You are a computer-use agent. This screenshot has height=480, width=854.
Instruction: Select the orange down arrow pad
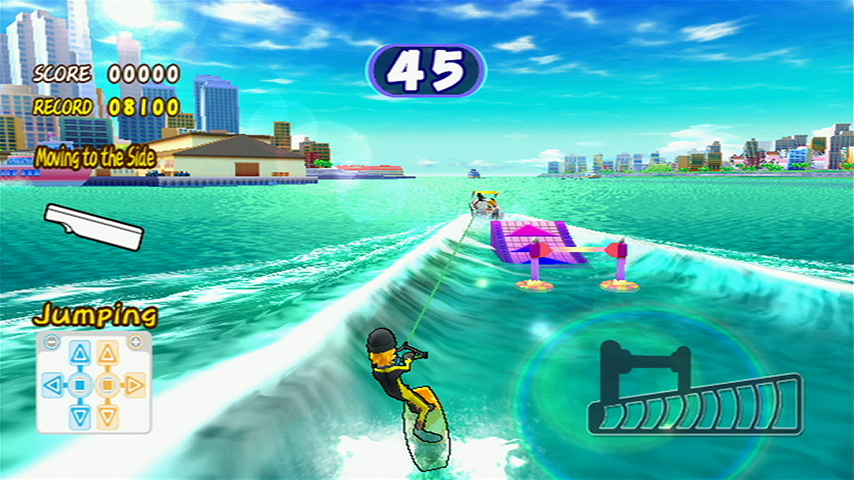click(x=107, y=414)
